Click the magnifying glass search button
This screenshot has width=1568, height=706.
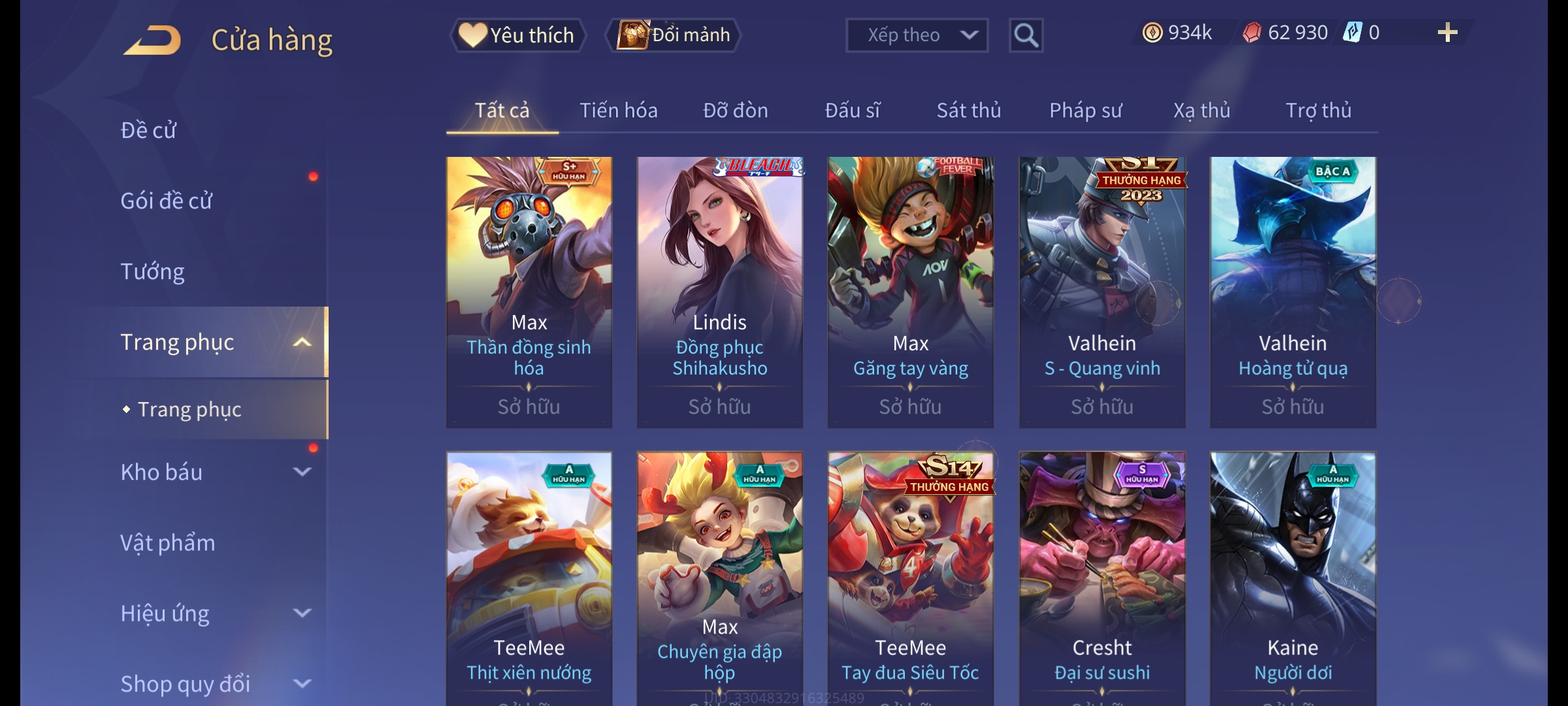1026,35
